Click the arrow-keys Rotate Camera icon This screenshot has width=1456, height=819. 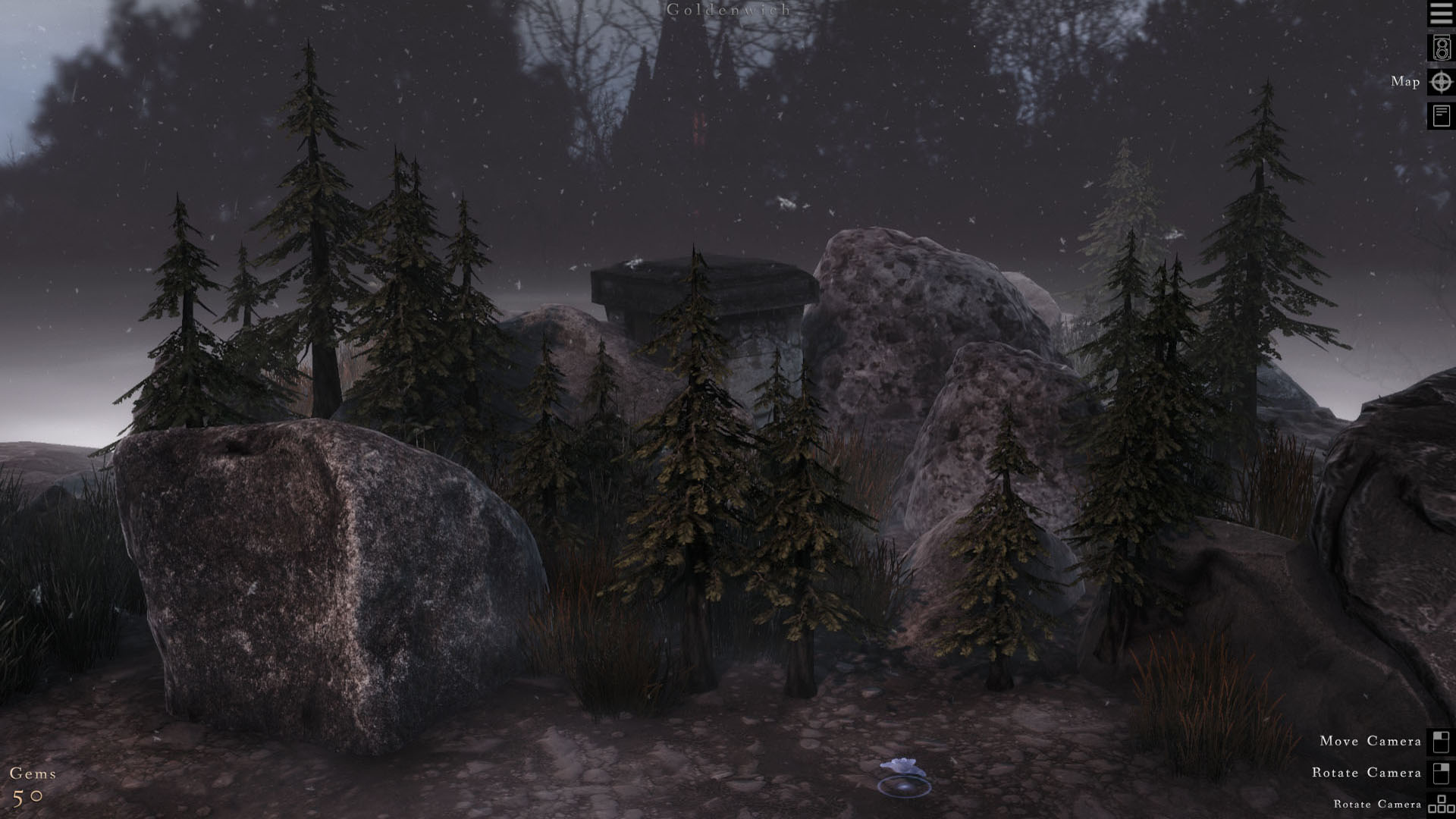click(x=1439, y=804)
